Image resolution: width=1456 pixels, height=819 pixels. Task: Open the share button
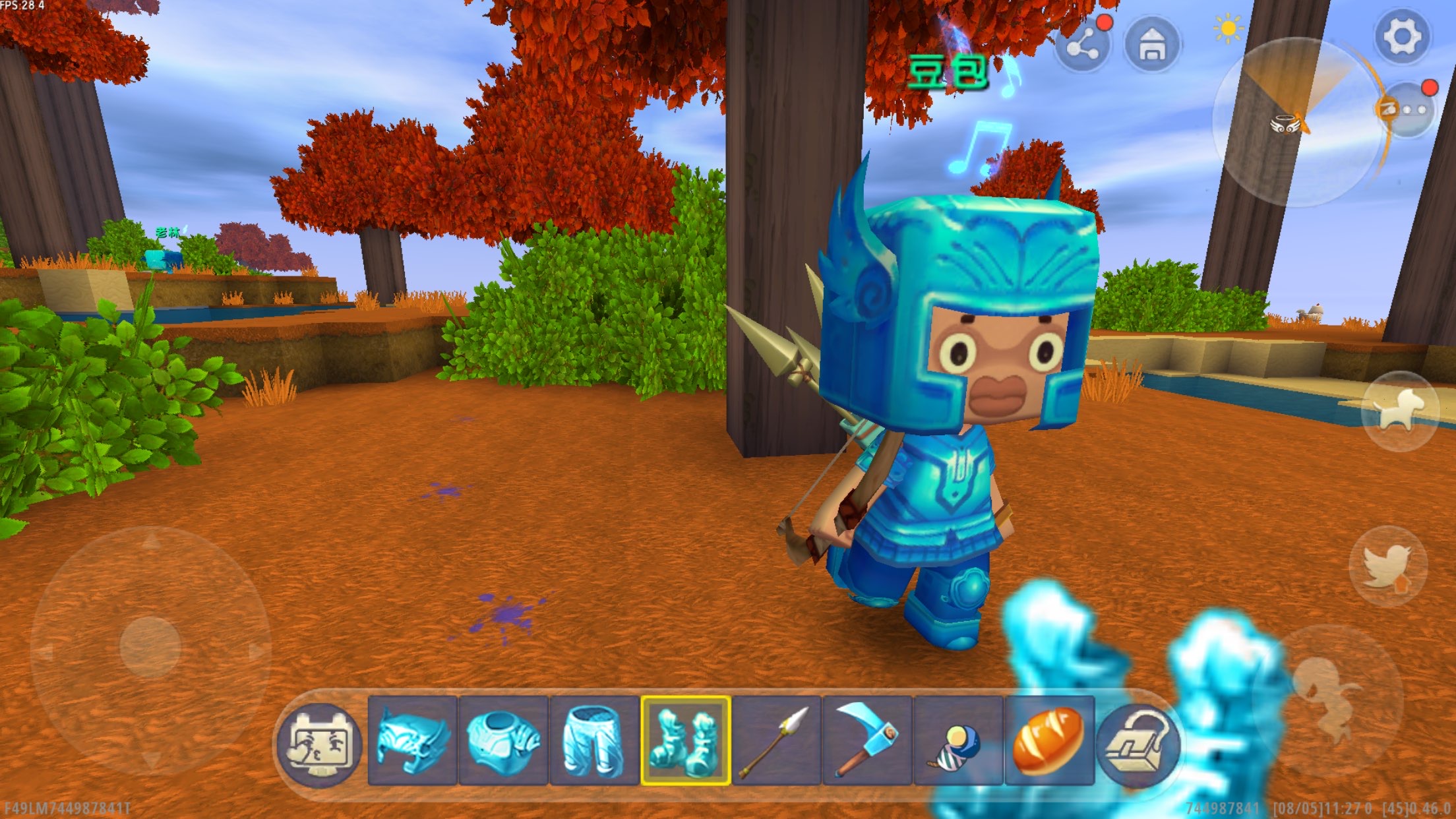coord(1082,46)
